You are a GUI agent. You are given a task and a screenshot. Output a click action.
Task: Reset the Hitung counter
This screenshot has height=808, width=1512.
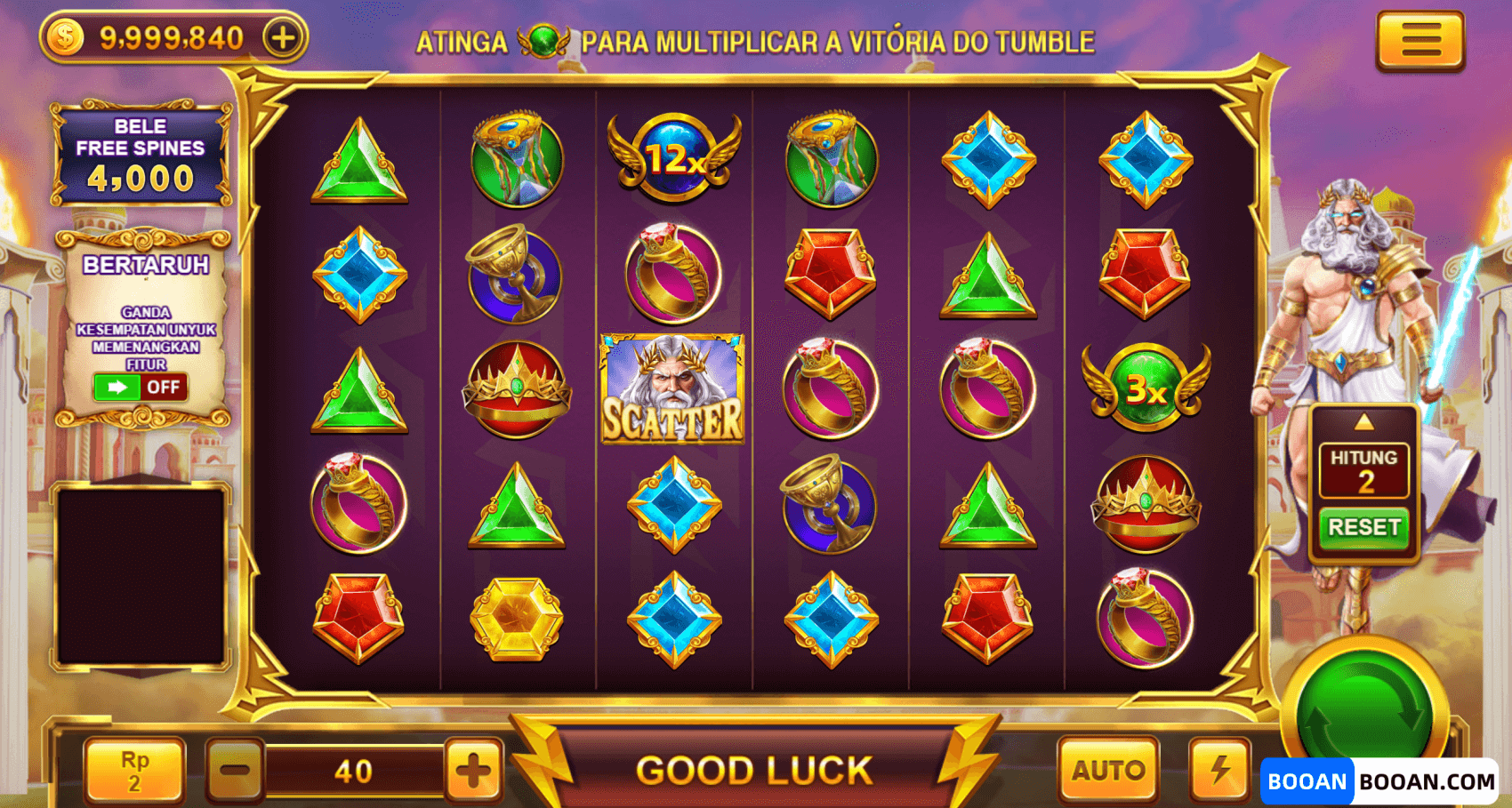[1363, 527]
